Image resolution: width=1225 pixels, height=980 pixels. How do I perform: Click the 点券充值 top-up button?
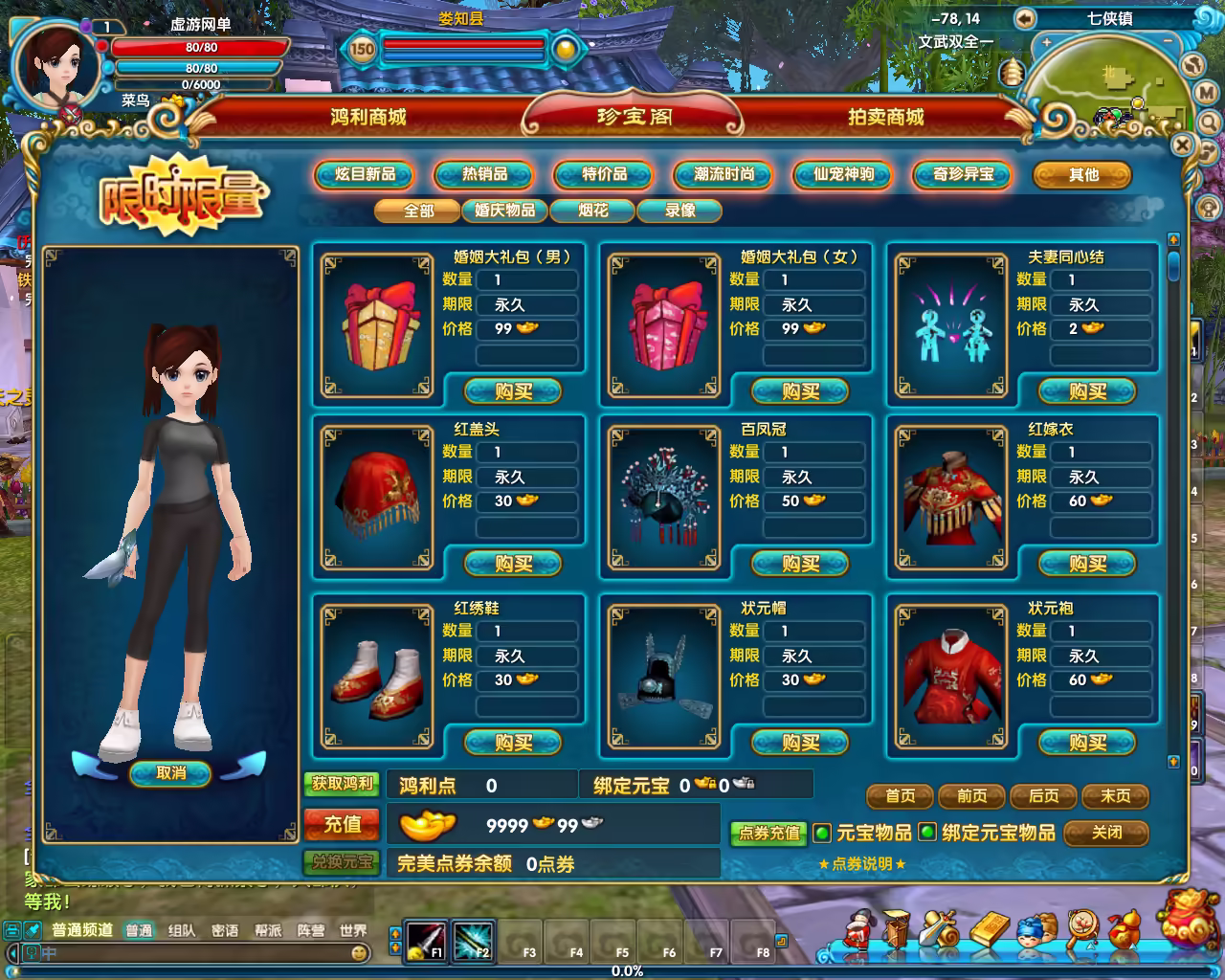point(768,833)
